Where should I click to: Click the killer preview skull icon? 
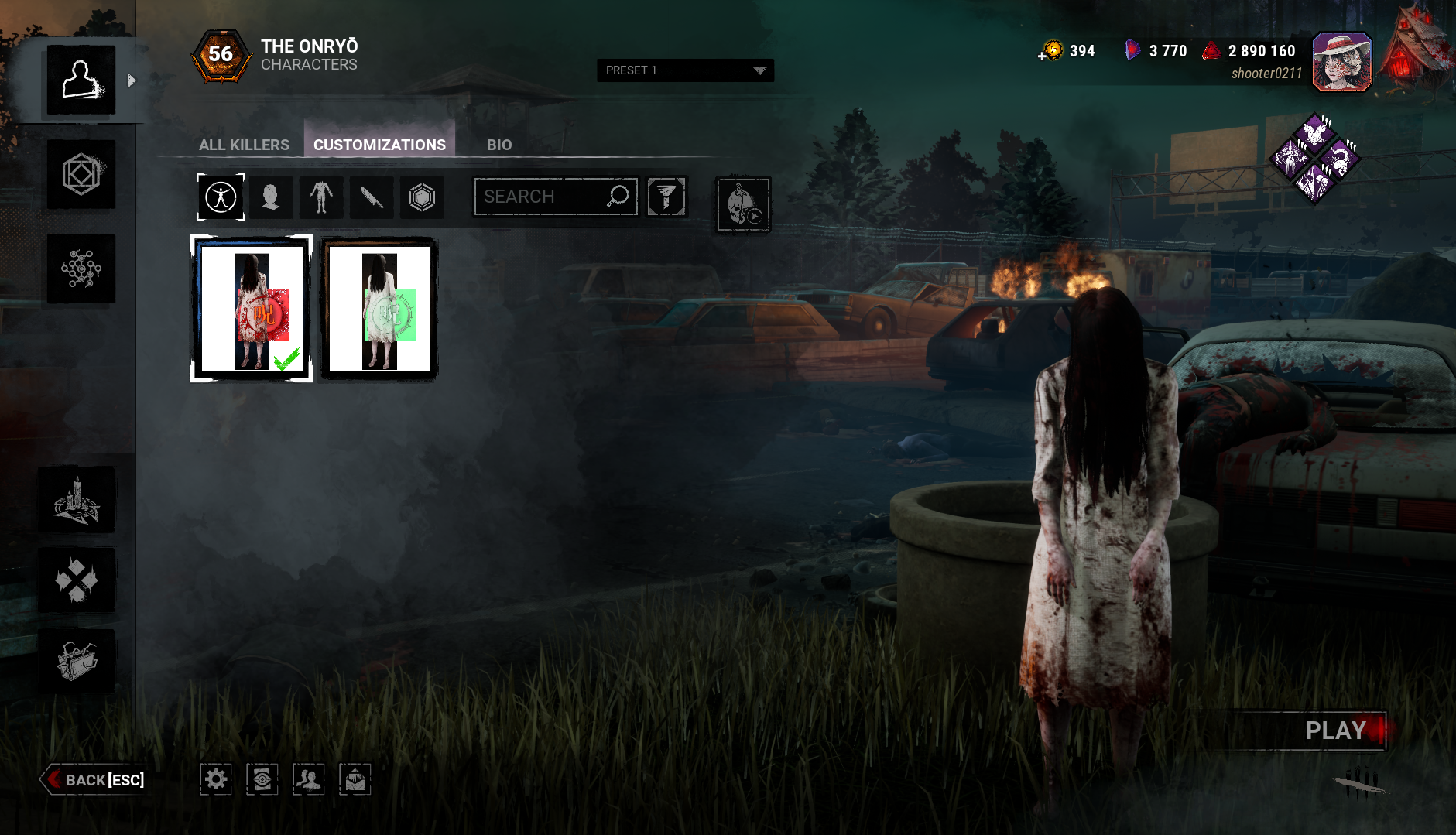pos(742,205)
